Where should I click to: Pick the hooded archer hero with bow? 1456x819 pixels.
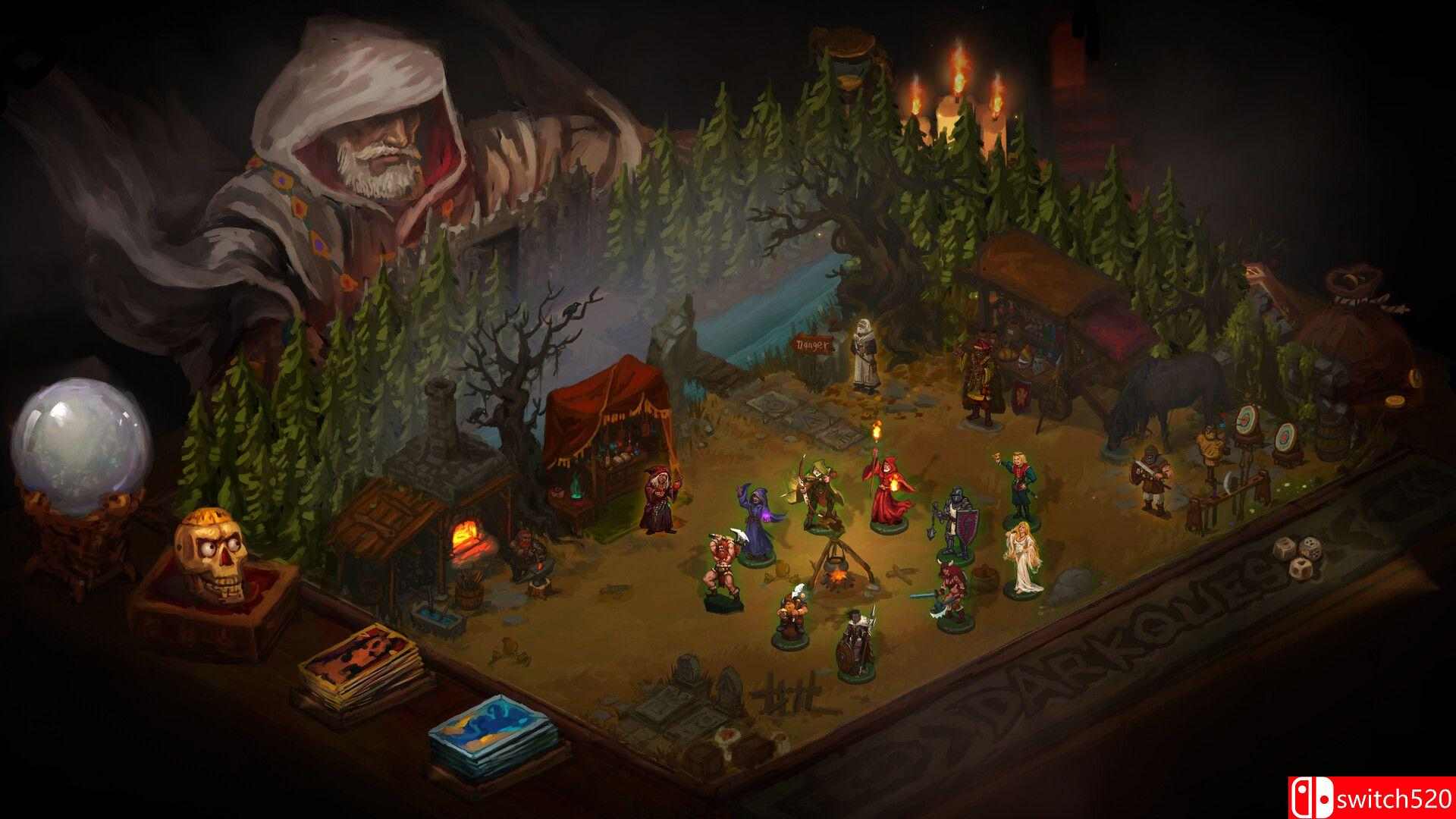point(817,493)
